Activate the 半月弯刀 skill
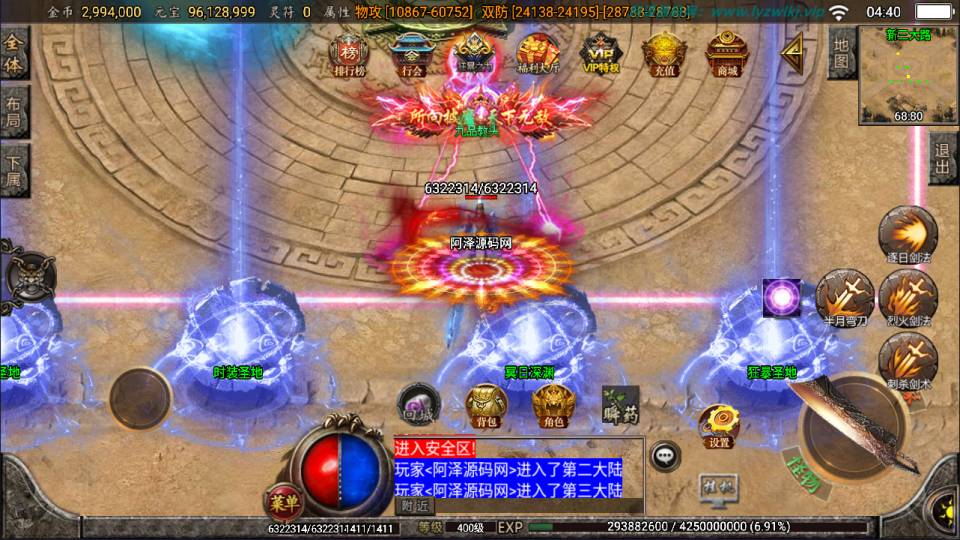960x540 pixels. [x=845, y=298]
